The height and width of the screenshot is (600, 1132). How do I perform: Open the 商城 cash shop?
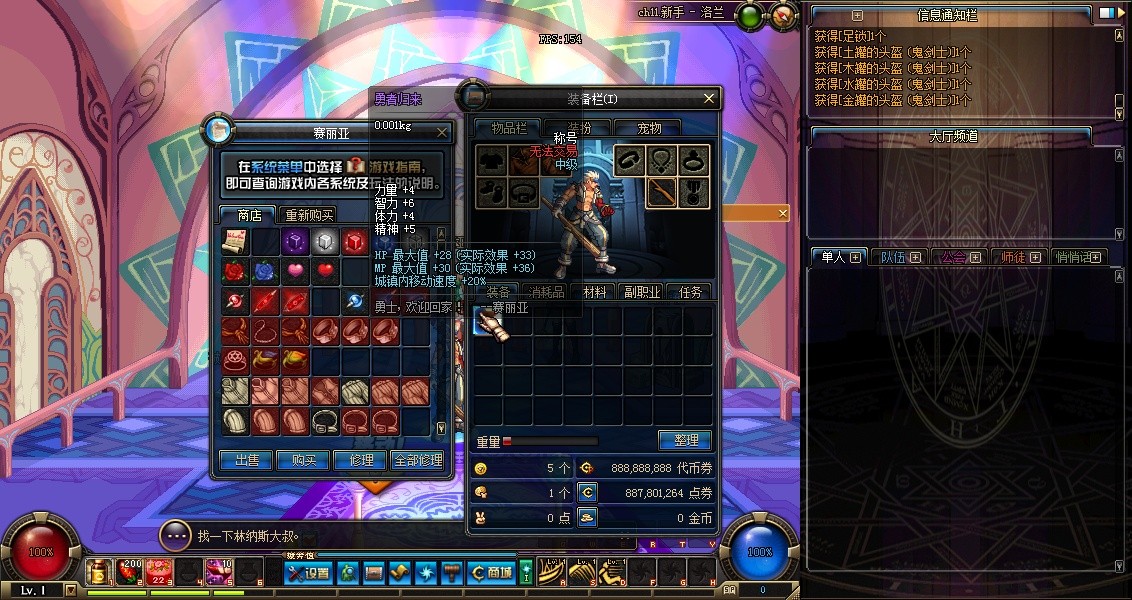tap(491, 573)
